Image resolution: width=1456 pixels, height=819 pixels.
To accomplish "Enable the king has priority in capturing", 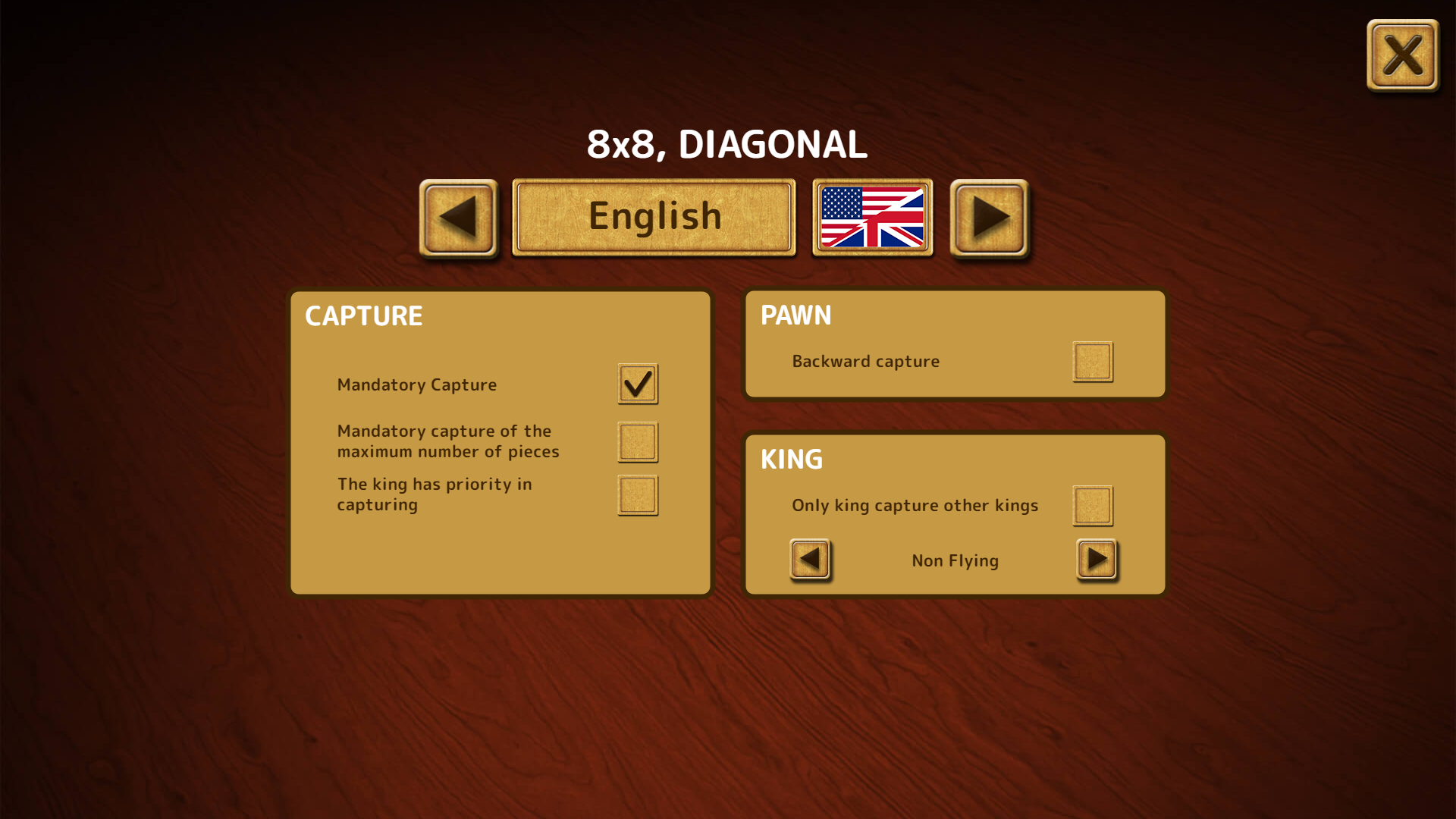I will (637, 495).
